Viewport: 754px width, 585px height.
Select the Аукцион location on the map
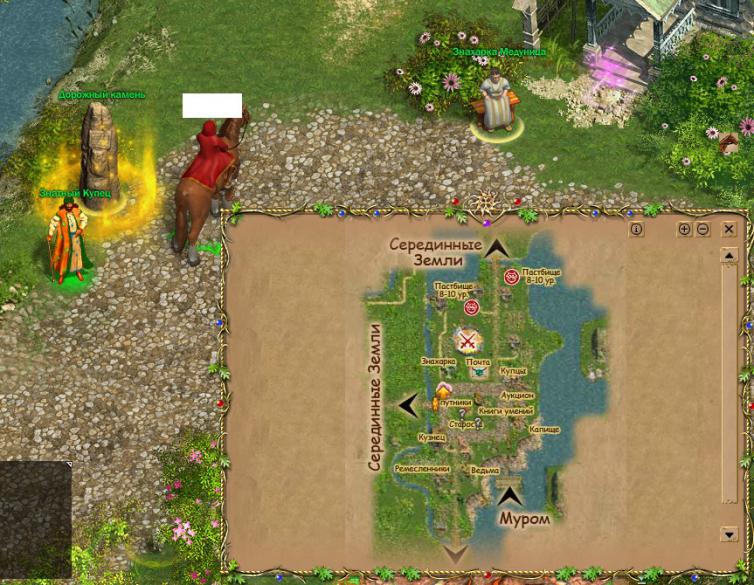[x=518, y=395]
